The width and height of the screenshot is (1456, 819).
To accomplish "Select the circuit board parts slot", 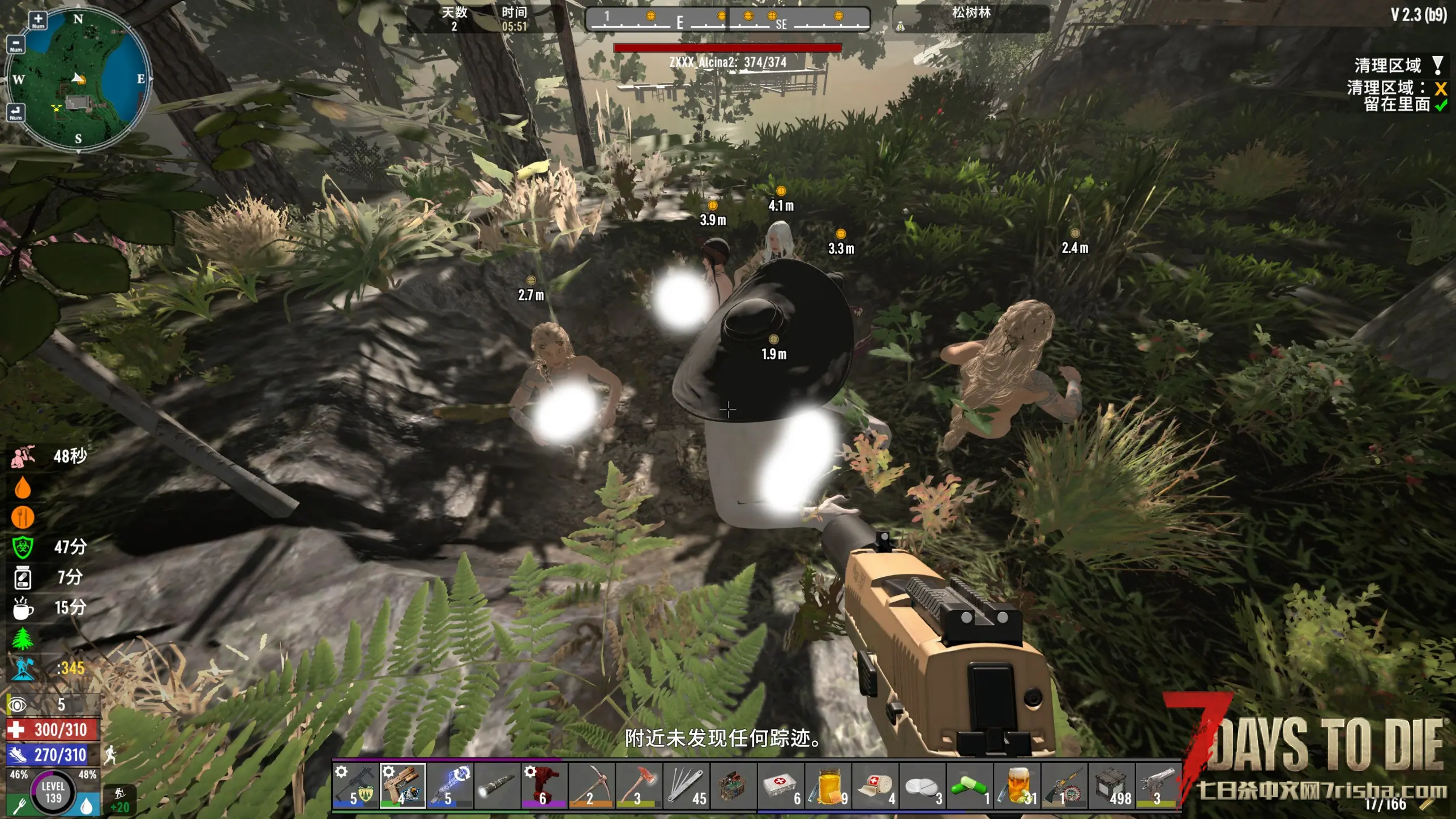I will pyautogui.click(x=733, y=786).
